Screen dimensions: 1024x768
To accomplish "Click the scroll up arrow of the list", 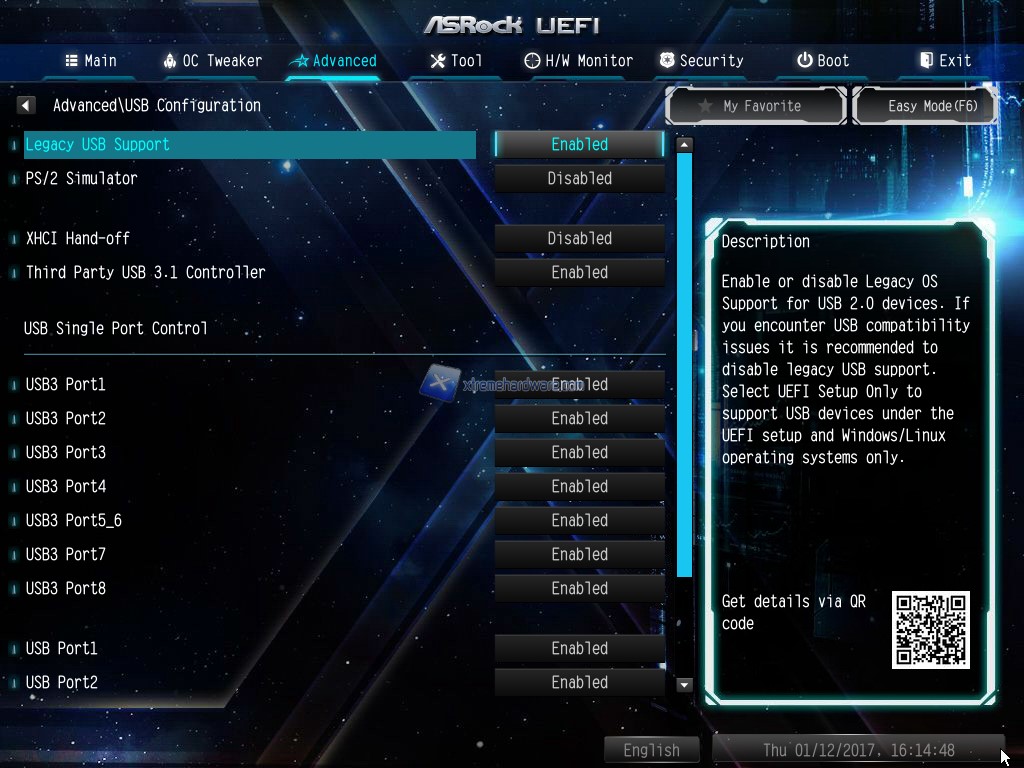I will coord(684,145).
